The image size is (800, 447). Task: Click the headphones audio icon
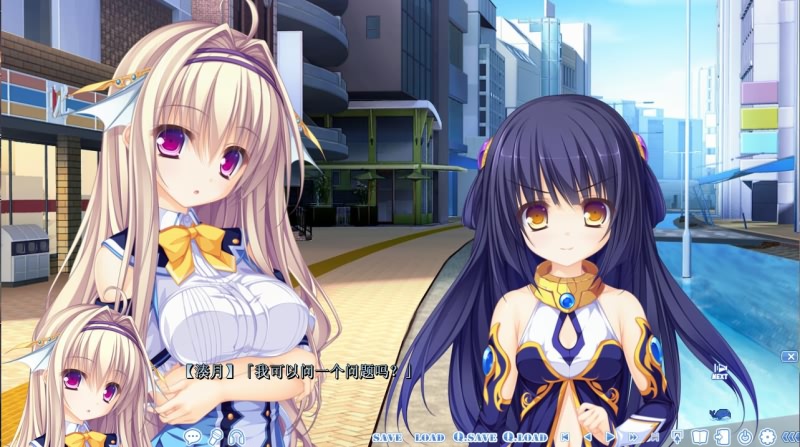point(236,435)
